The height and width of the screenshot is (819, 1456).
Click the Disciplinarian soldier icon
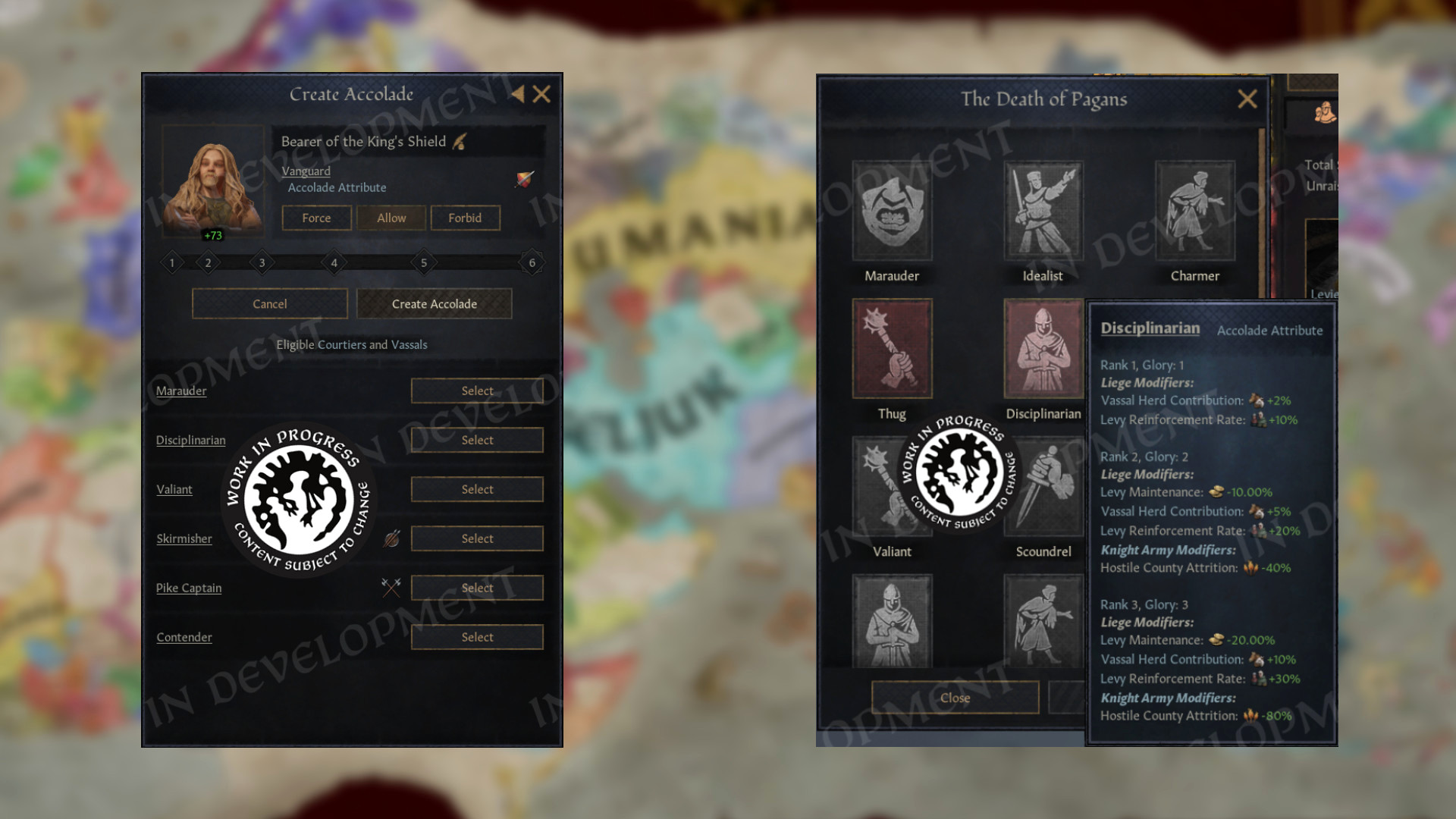(1043, 347)
